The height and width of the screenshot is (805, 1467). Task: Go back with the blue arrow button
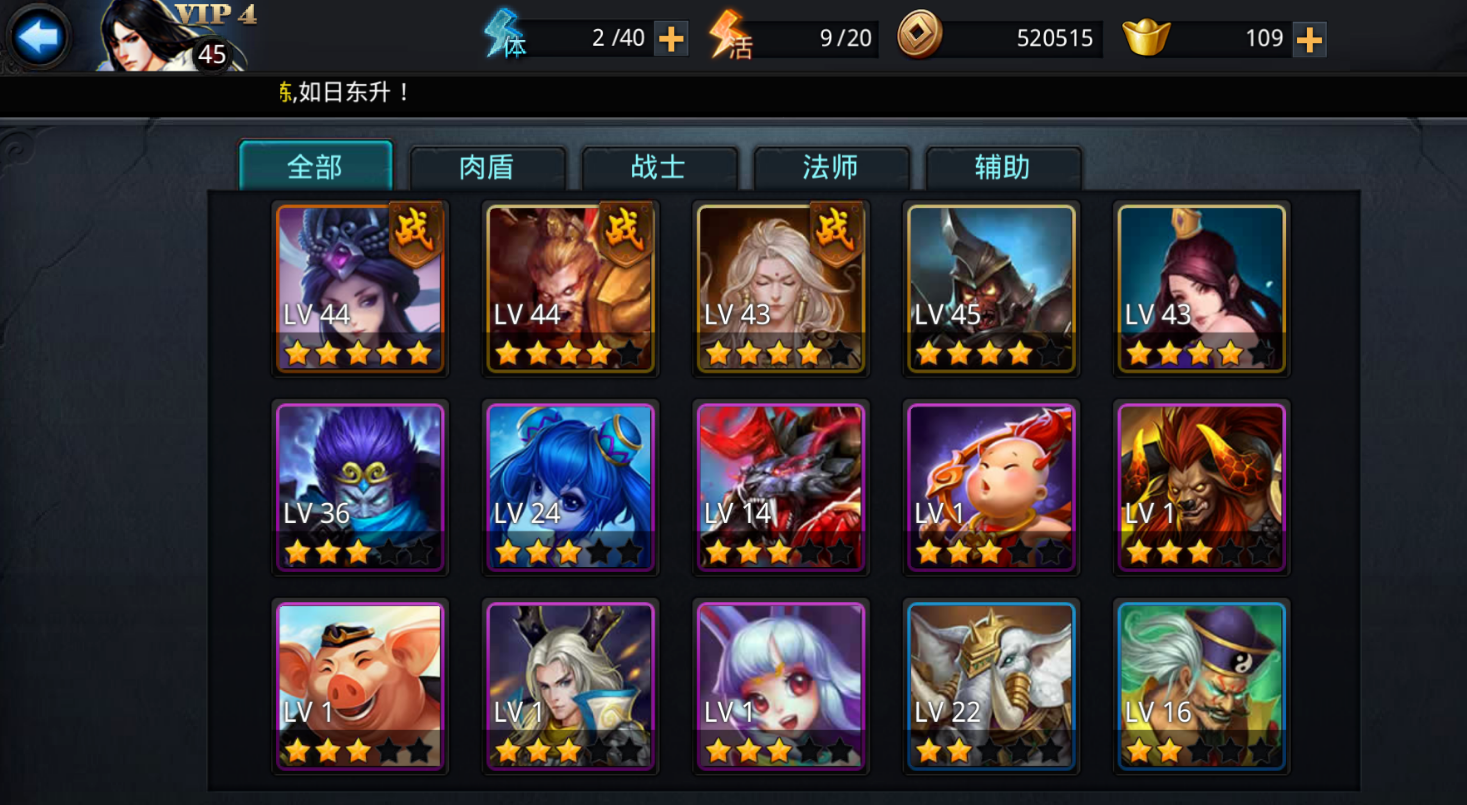40,37
